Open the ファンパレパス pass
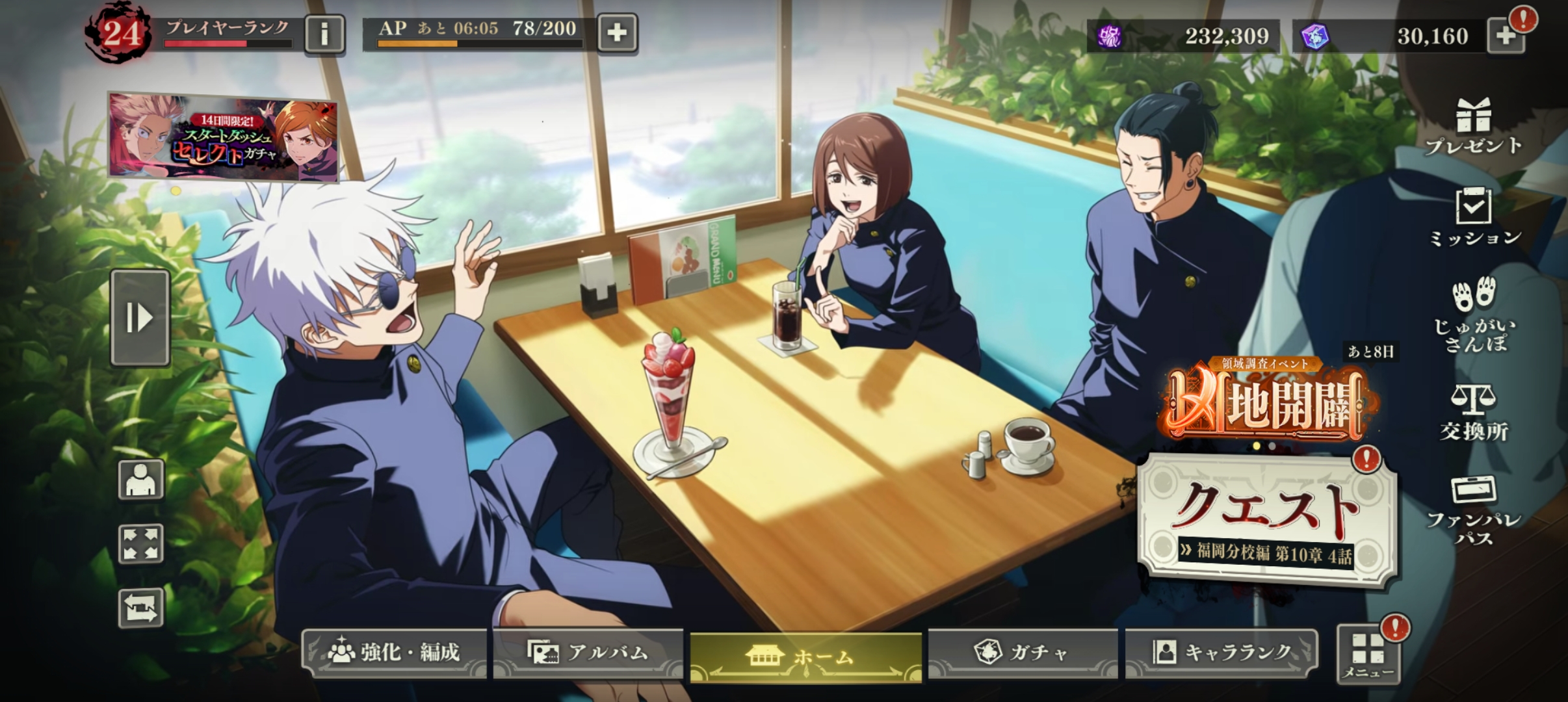Screen dimensions: 1568x702 (x=1474, y=510)
